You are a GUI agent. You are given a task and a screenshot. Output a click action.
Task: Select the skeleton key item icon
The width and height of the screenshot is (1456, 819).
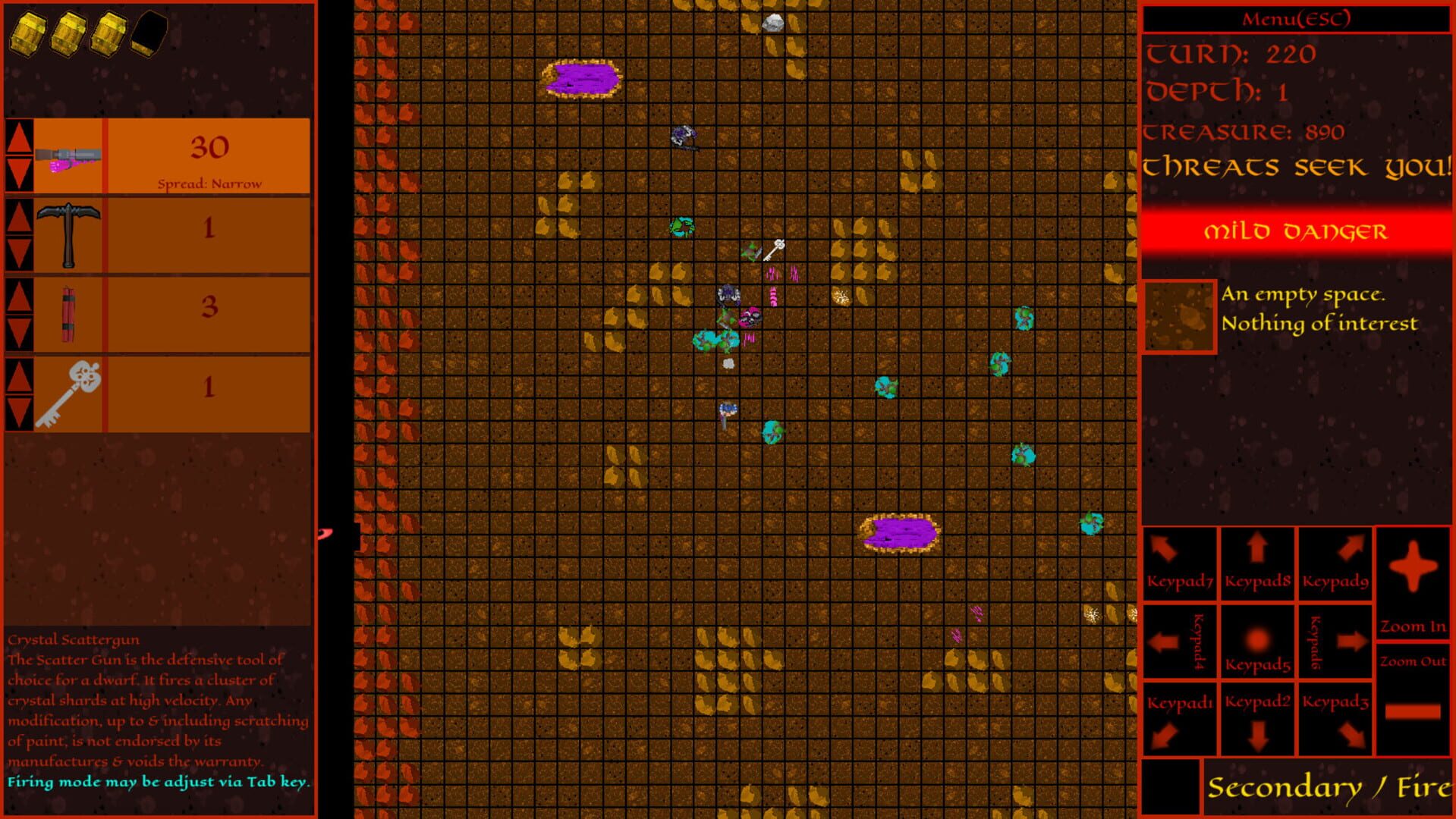click(68, 391)
